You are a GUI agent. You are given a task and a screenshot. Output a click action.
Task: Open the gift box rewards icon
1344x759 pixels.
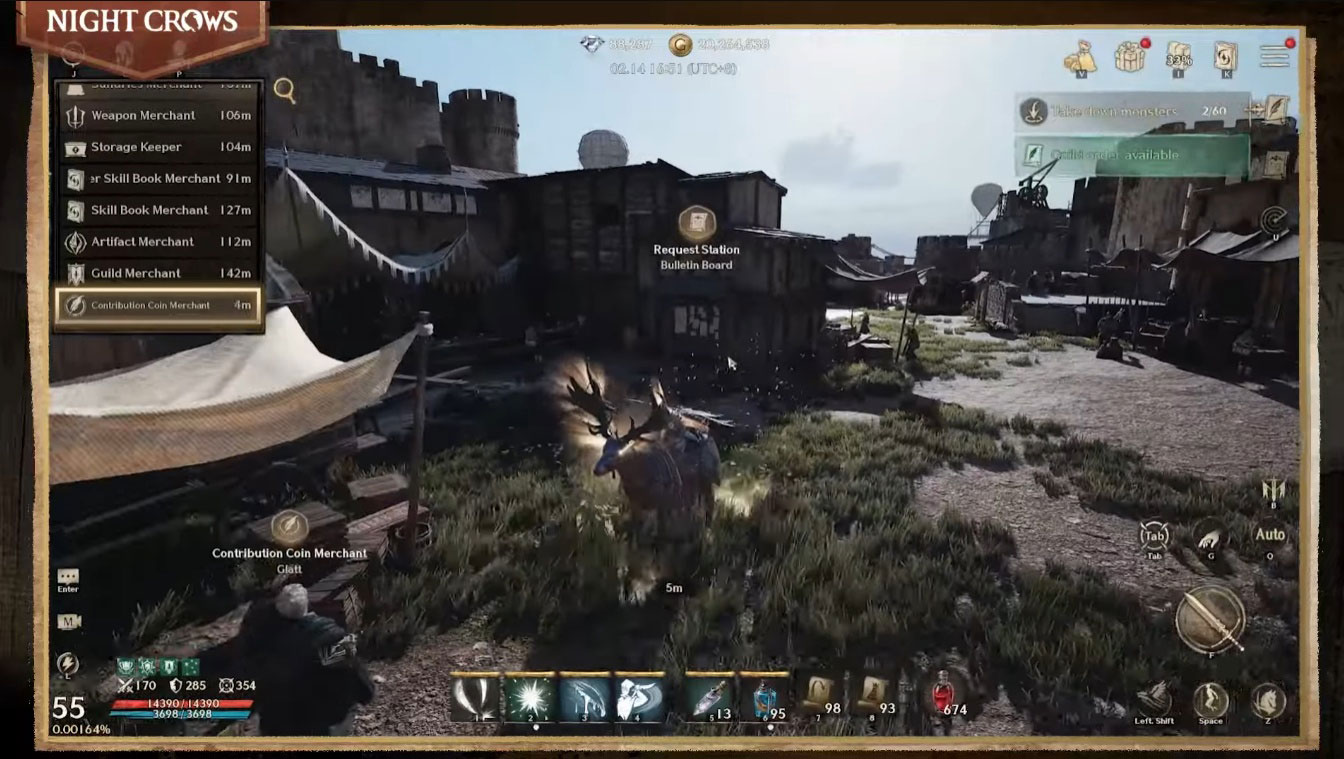tap(1131, 56)
